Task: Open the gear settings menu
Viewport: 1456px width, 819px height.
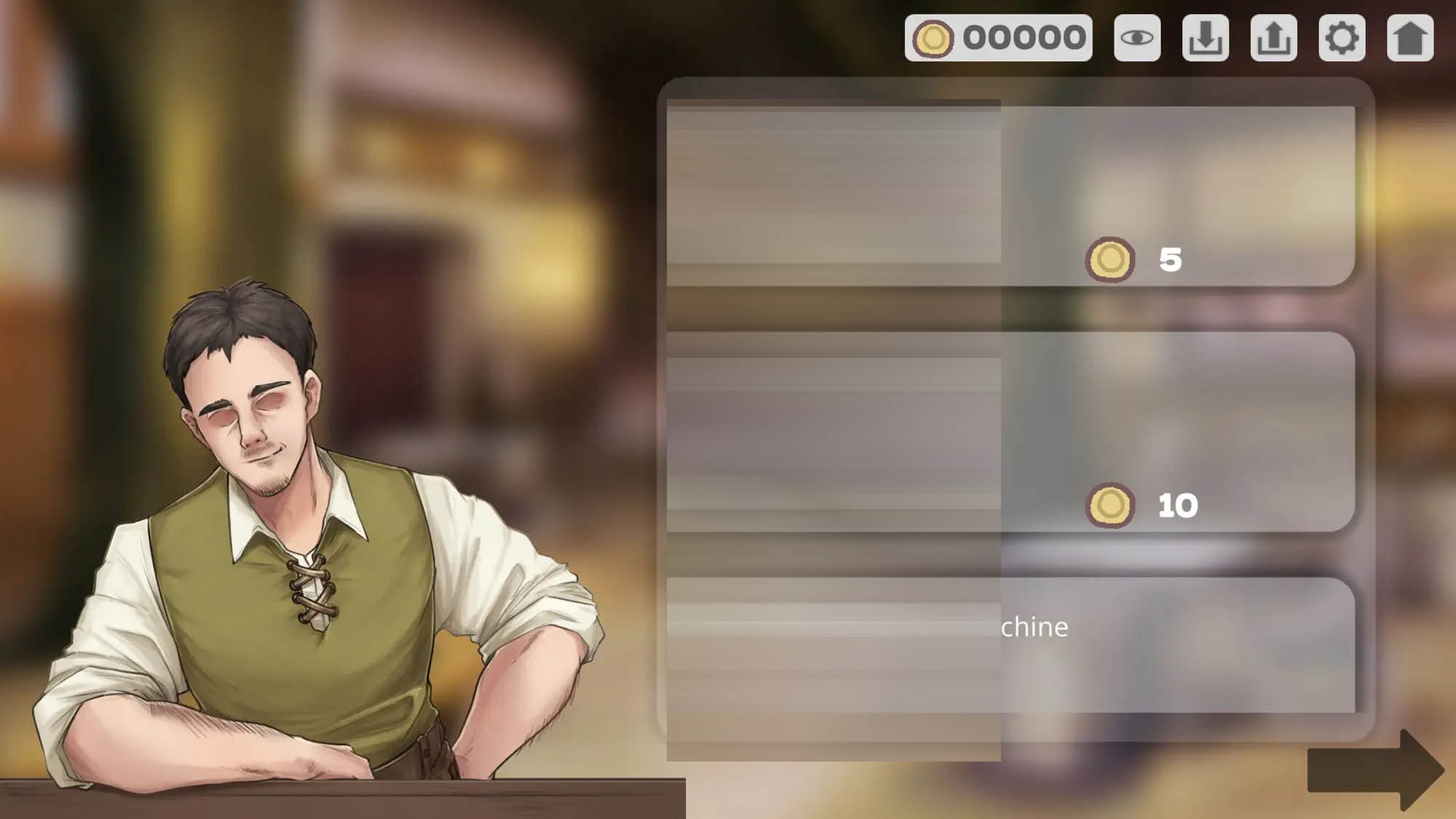Action: (1342, 38)
